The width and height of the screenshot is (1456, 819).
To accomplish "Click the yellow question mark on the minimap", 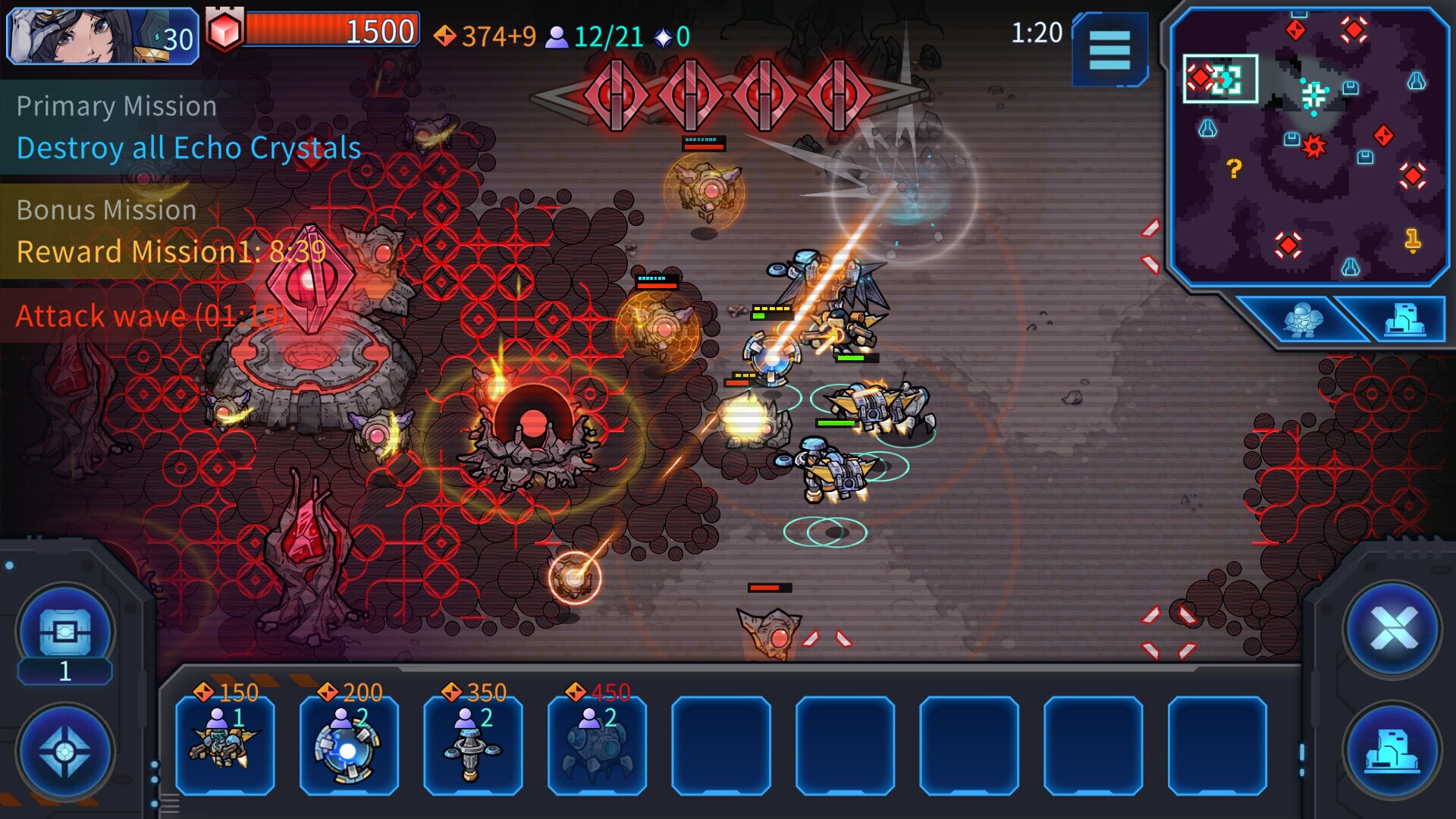I will point(1235,168).
